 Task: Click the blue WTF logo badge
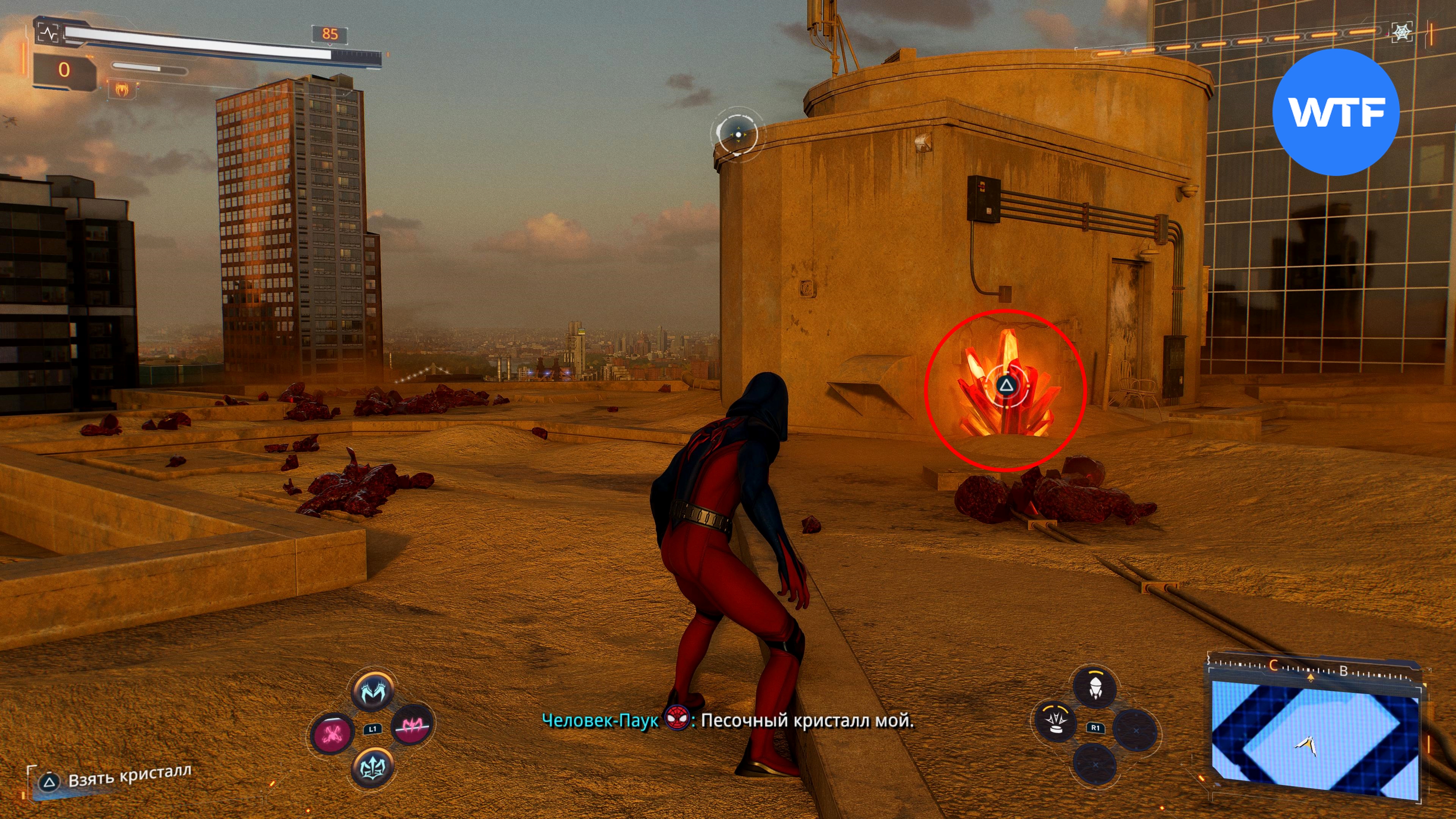click(1336, 112)
